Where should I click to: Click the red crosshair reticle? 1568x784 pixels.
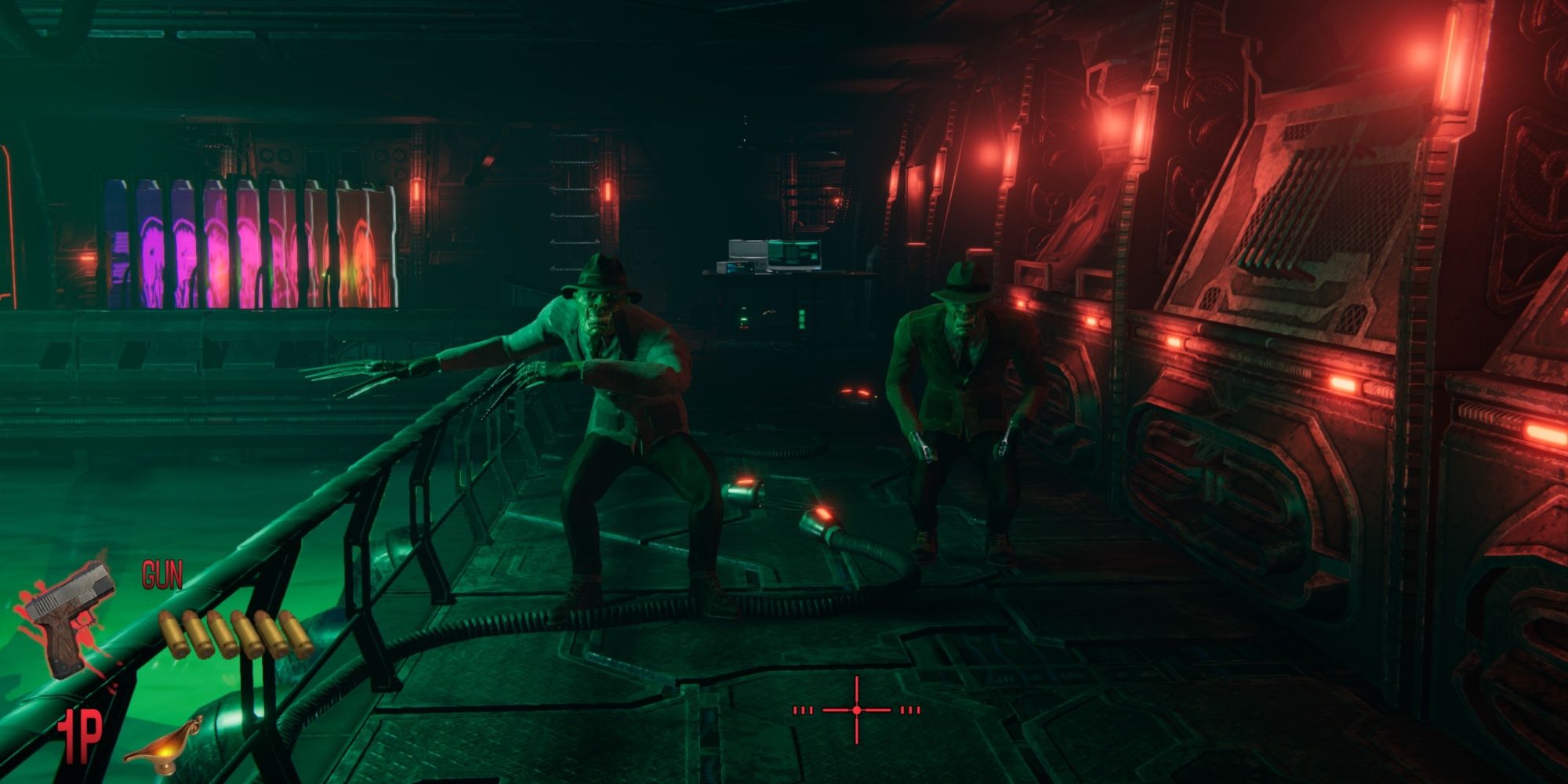(x=856, y=710)
